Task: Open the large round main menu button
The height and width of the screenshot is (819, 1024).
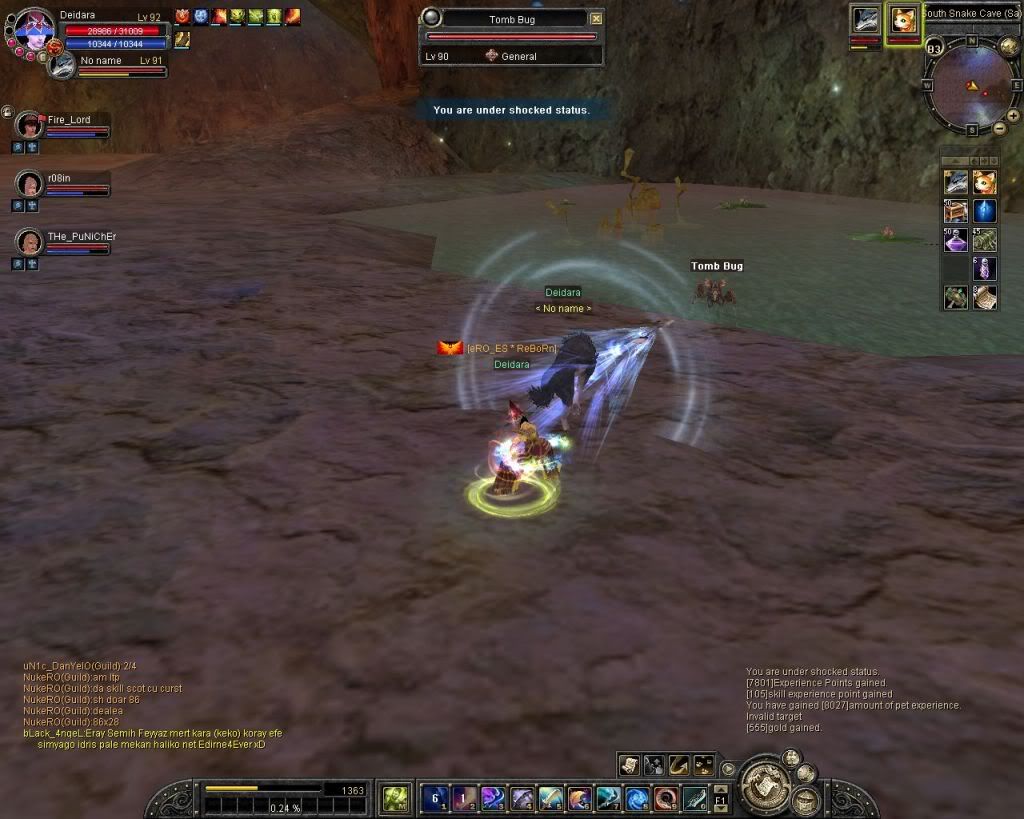Action: (767, 782)
